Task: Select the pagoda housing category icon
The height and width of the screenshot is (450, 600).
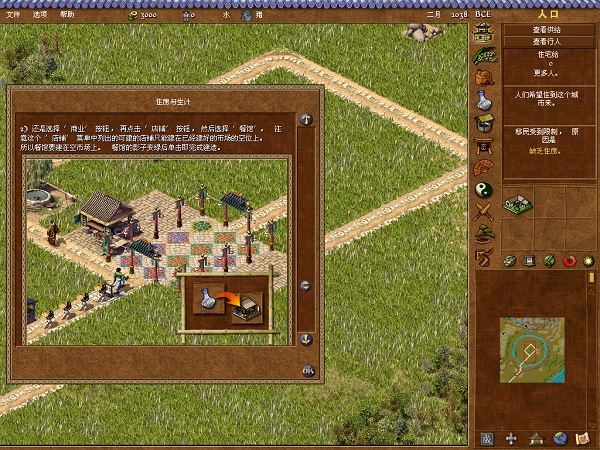Action: coord(483,35)
